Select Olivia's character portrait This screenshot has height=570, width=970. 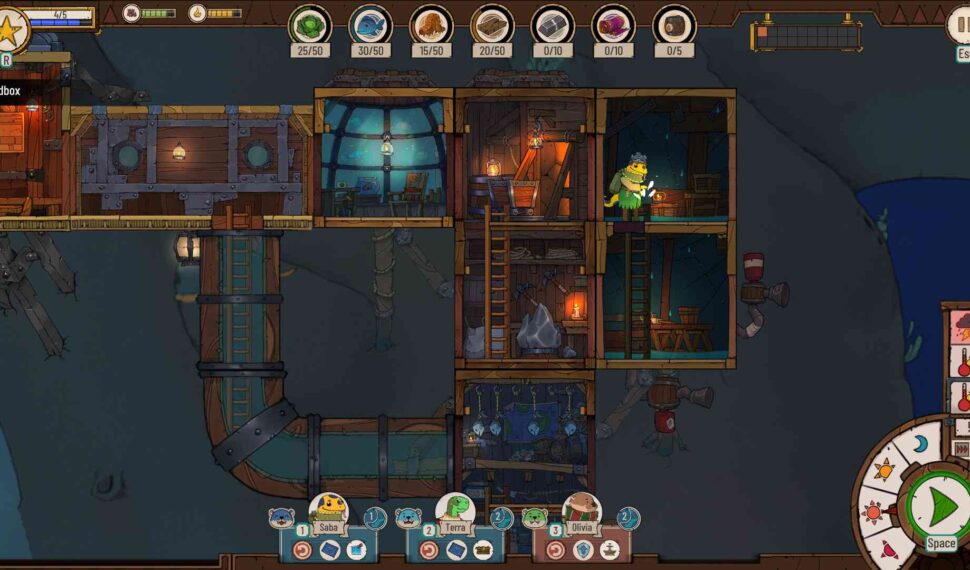pyautogui.click(x=580, y=510)
